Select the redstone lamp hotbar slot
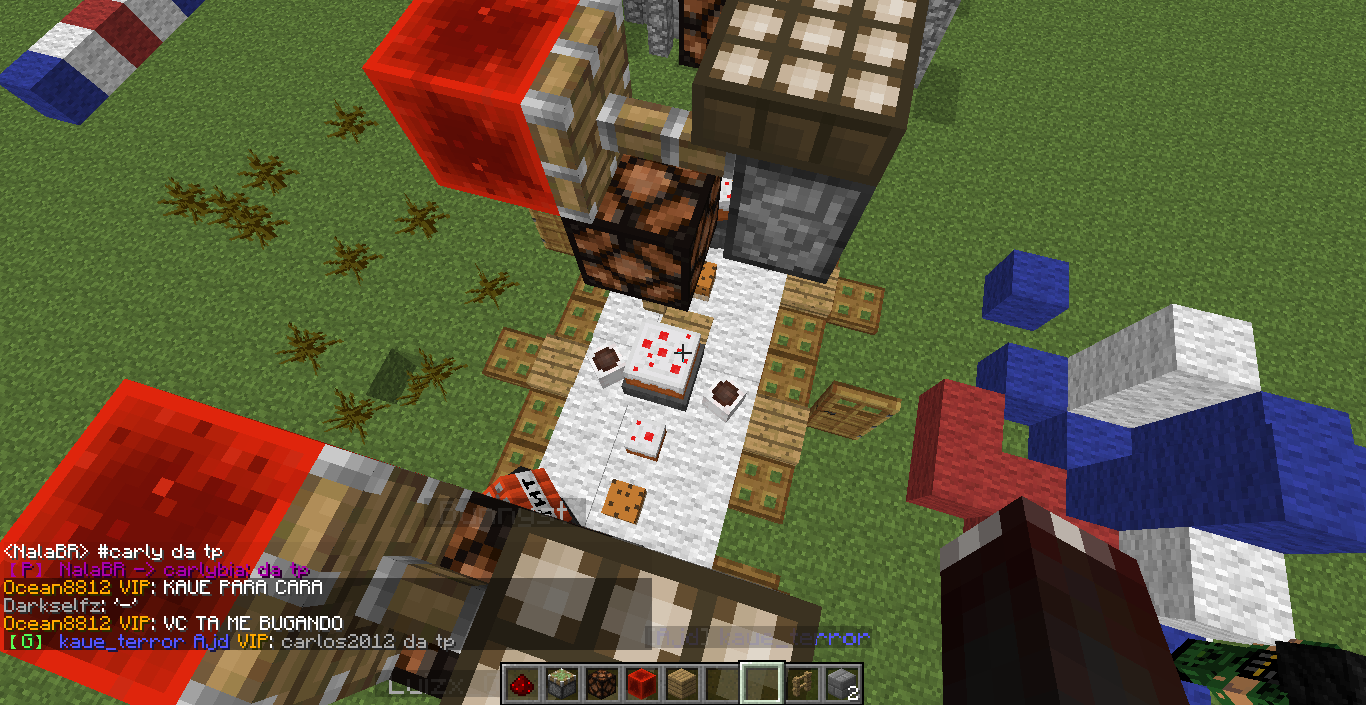 click(601, 684)
